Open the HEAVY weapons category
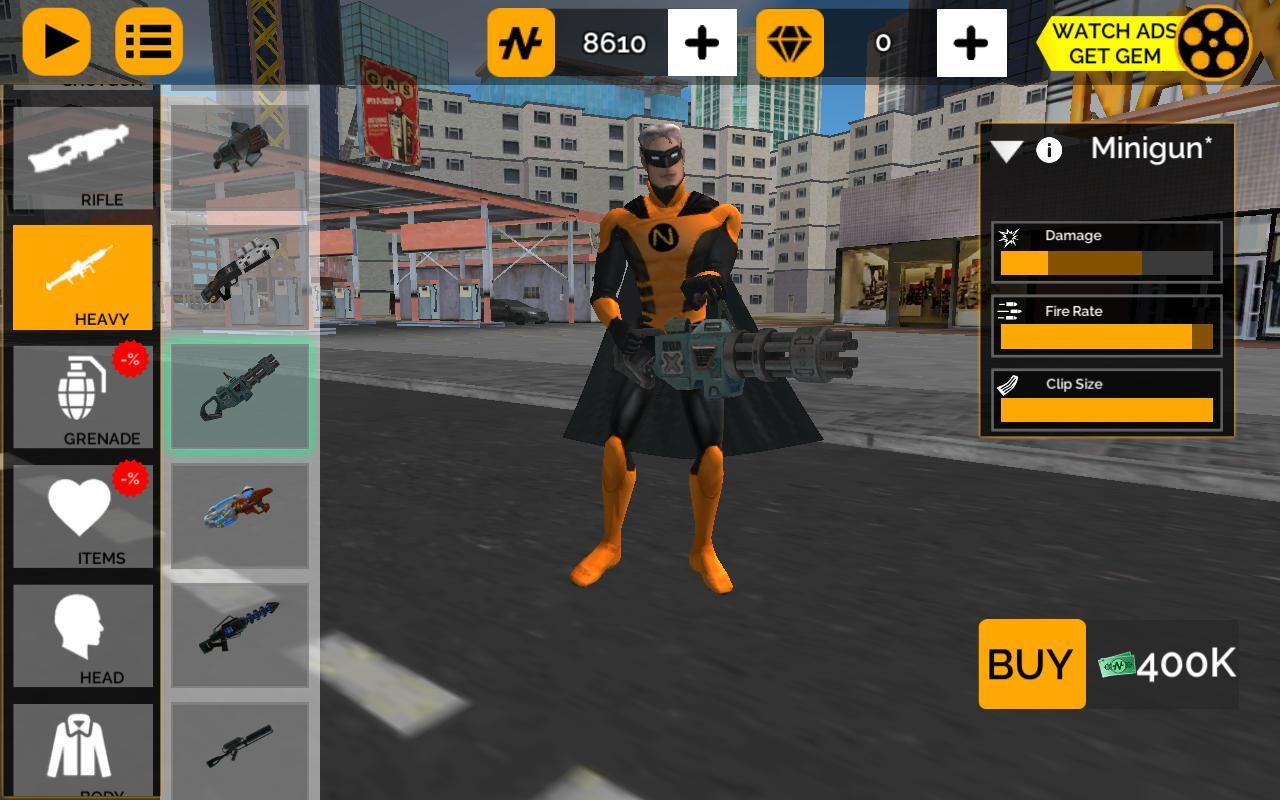The width and height of the screenshot is (1280, 800). click(82, 278)
